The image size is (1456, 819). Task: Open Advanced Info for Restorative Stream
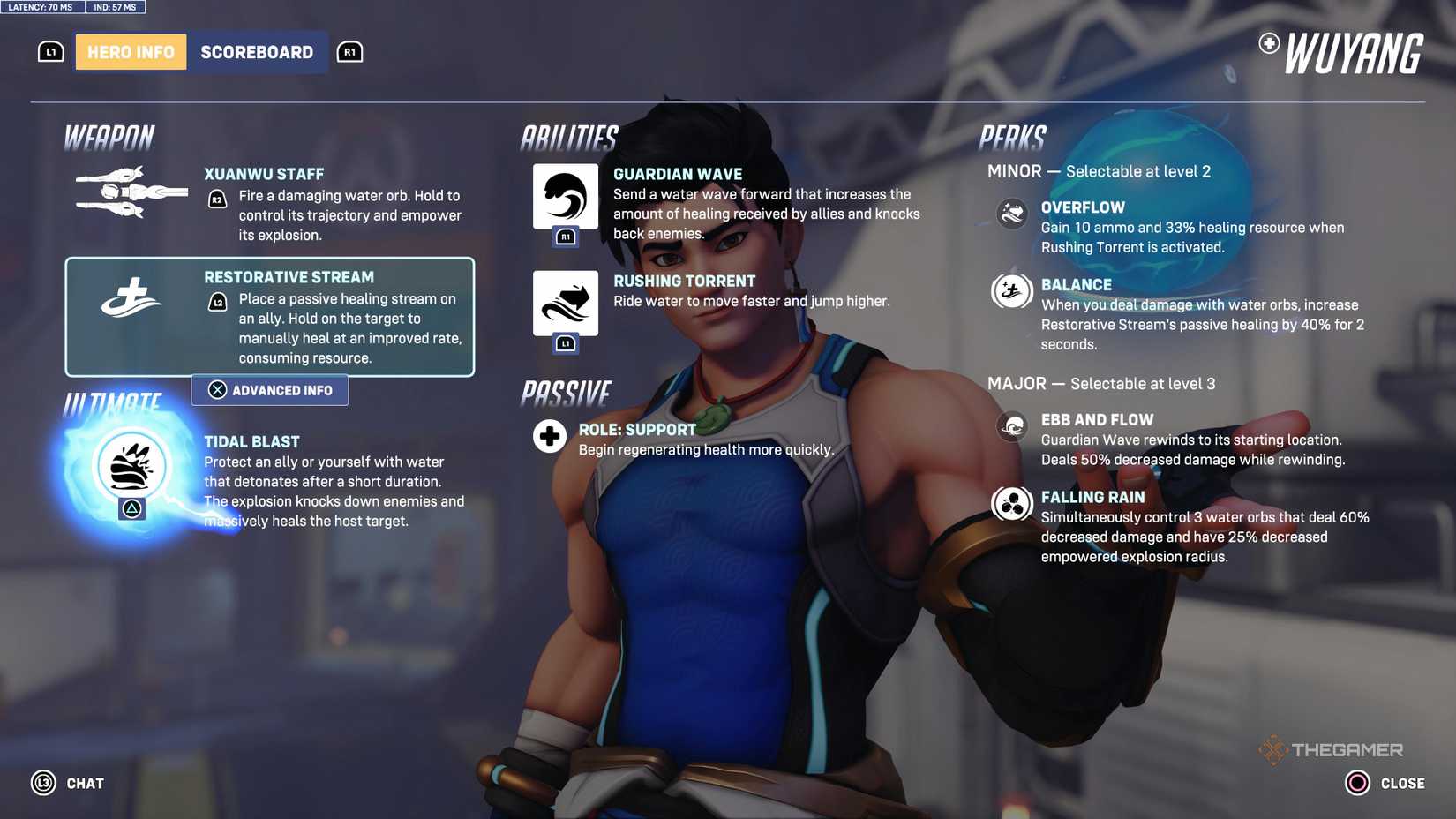pyautogui.click(x=269, y=389)
